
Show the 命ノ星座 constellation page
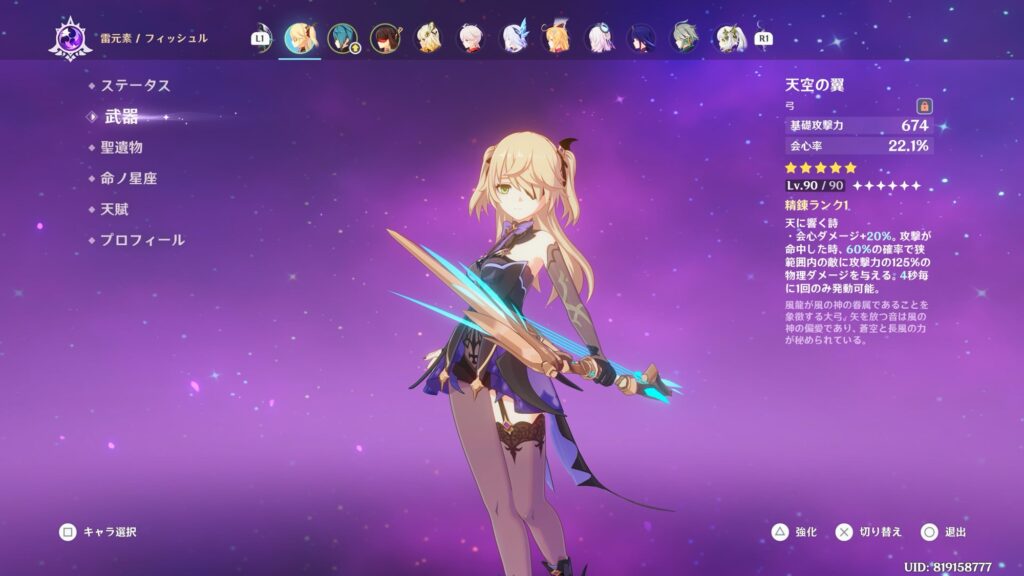coord(128,179)
